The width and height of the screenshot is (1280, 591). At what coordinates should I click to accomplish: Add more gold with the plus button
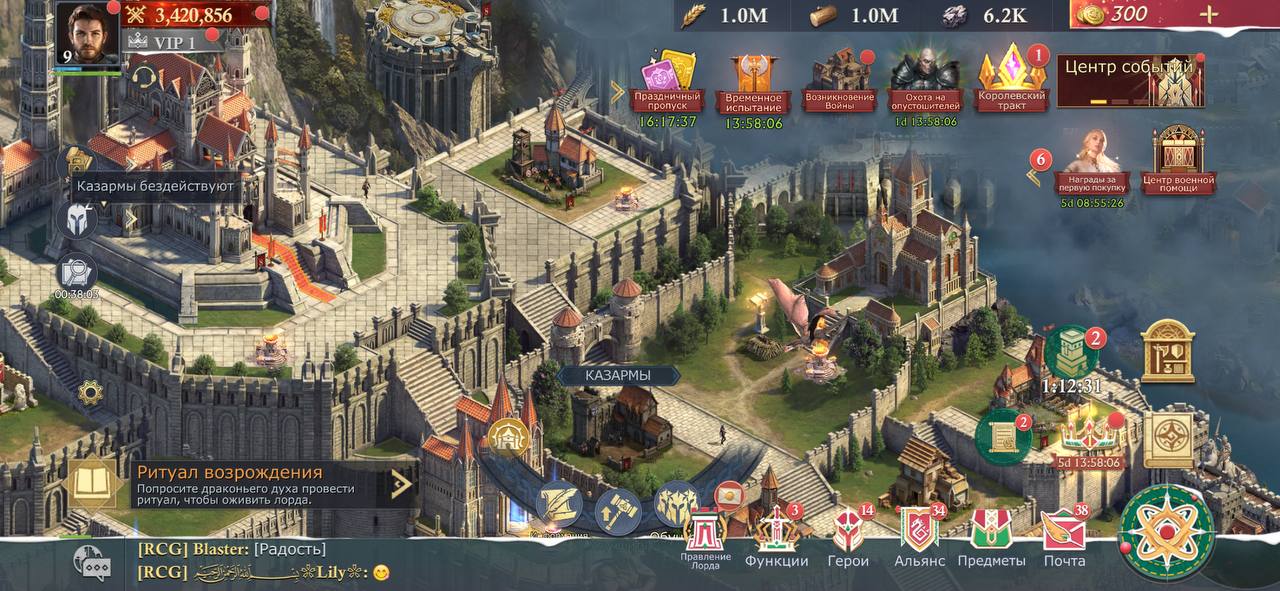click(1209, 14)
